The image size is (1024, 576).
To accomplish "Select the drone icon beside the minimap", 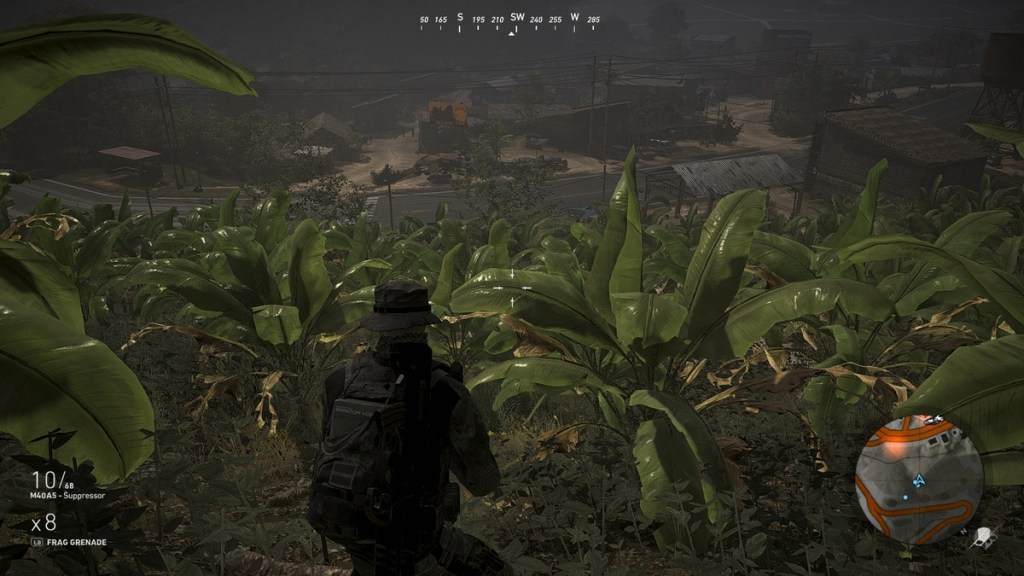I will 984,537.
